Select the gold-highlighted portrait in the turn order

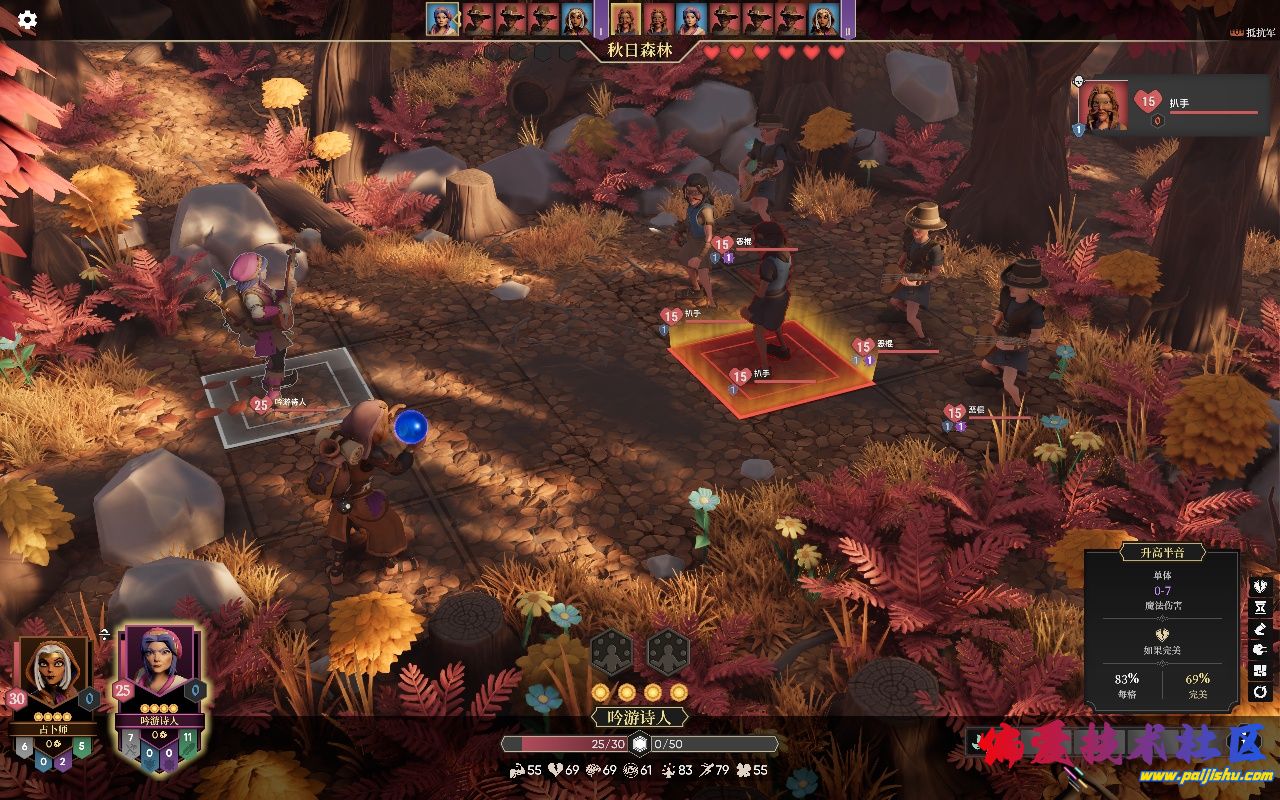[625, 19]
